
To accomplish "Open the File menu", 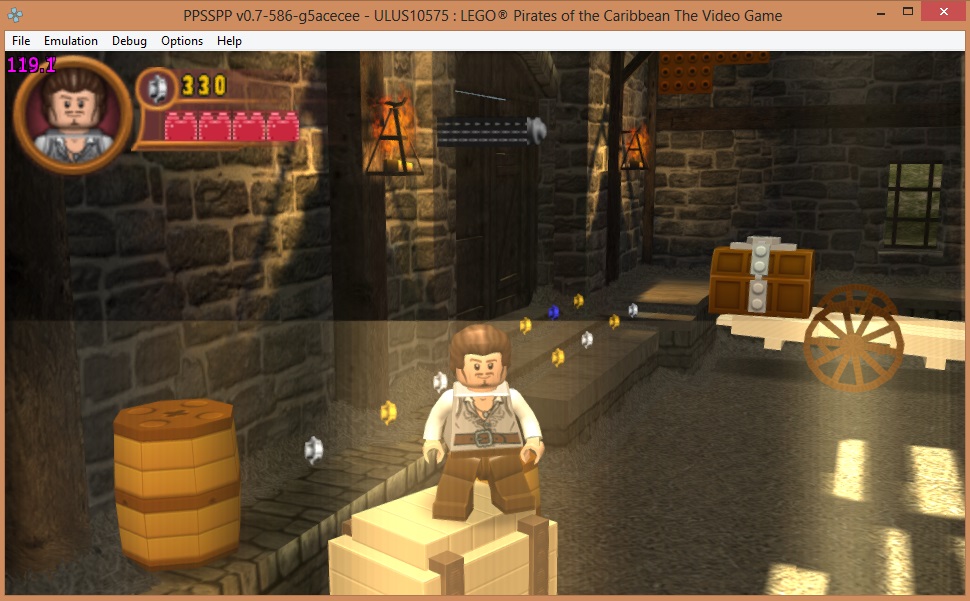I will coord(21,41).
